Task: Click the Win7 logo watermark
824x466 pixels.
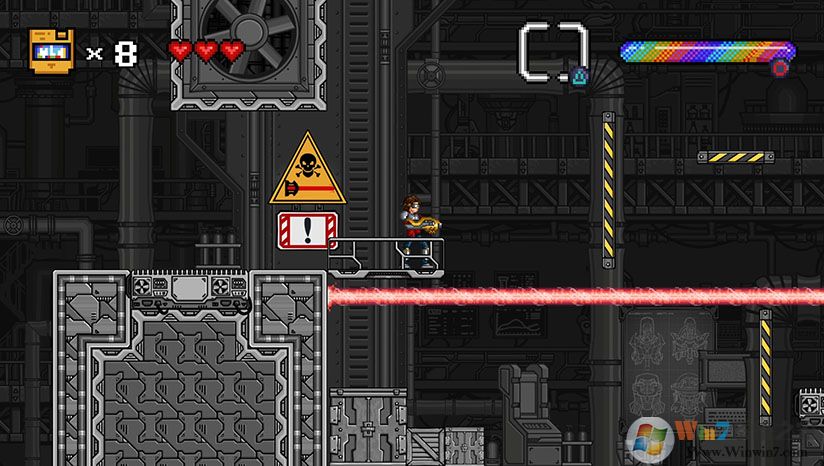Action: pos(650,437)
